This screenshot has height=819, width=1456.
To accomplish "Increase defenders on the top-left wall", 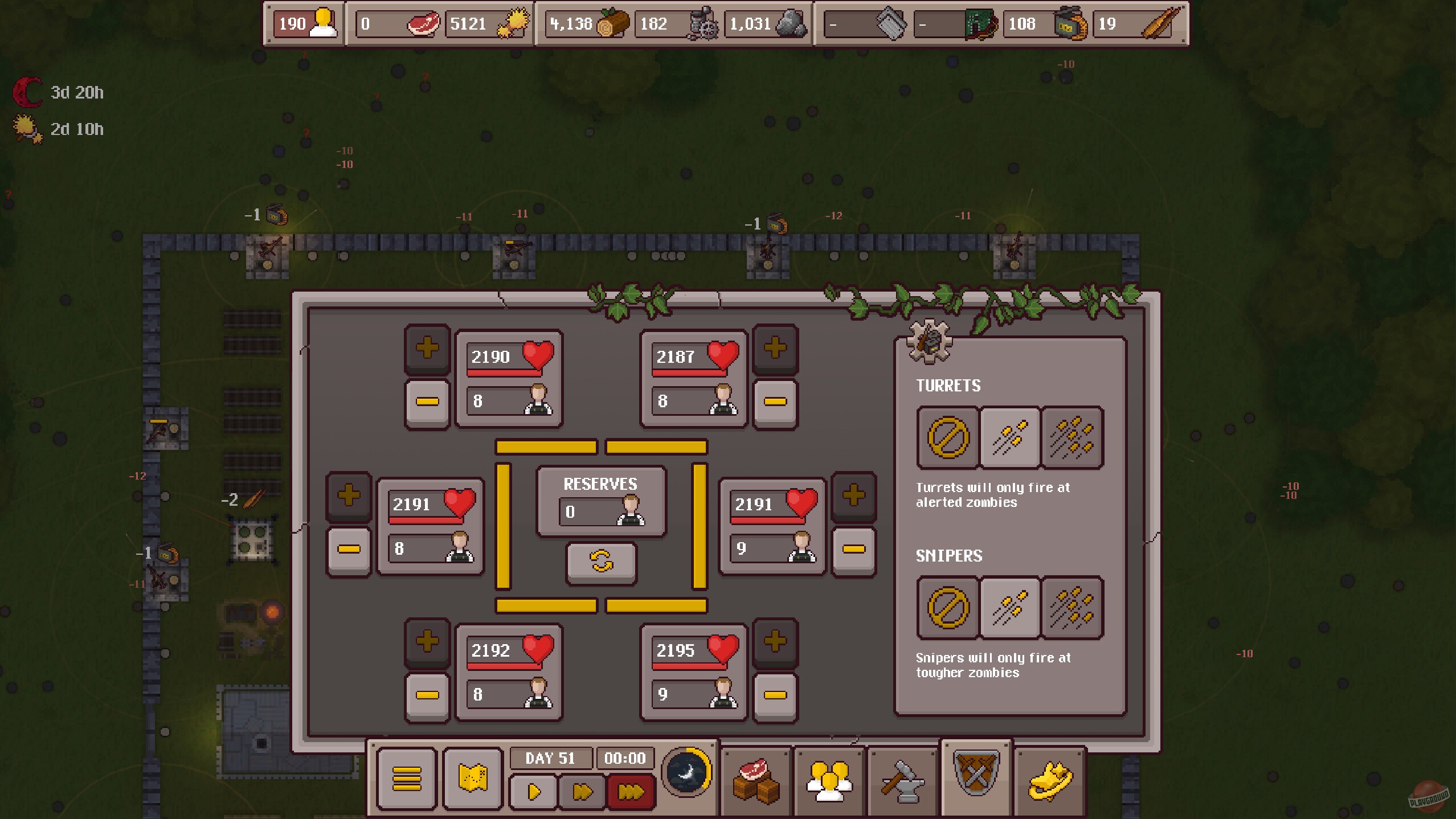I will (x=427, y=349).
